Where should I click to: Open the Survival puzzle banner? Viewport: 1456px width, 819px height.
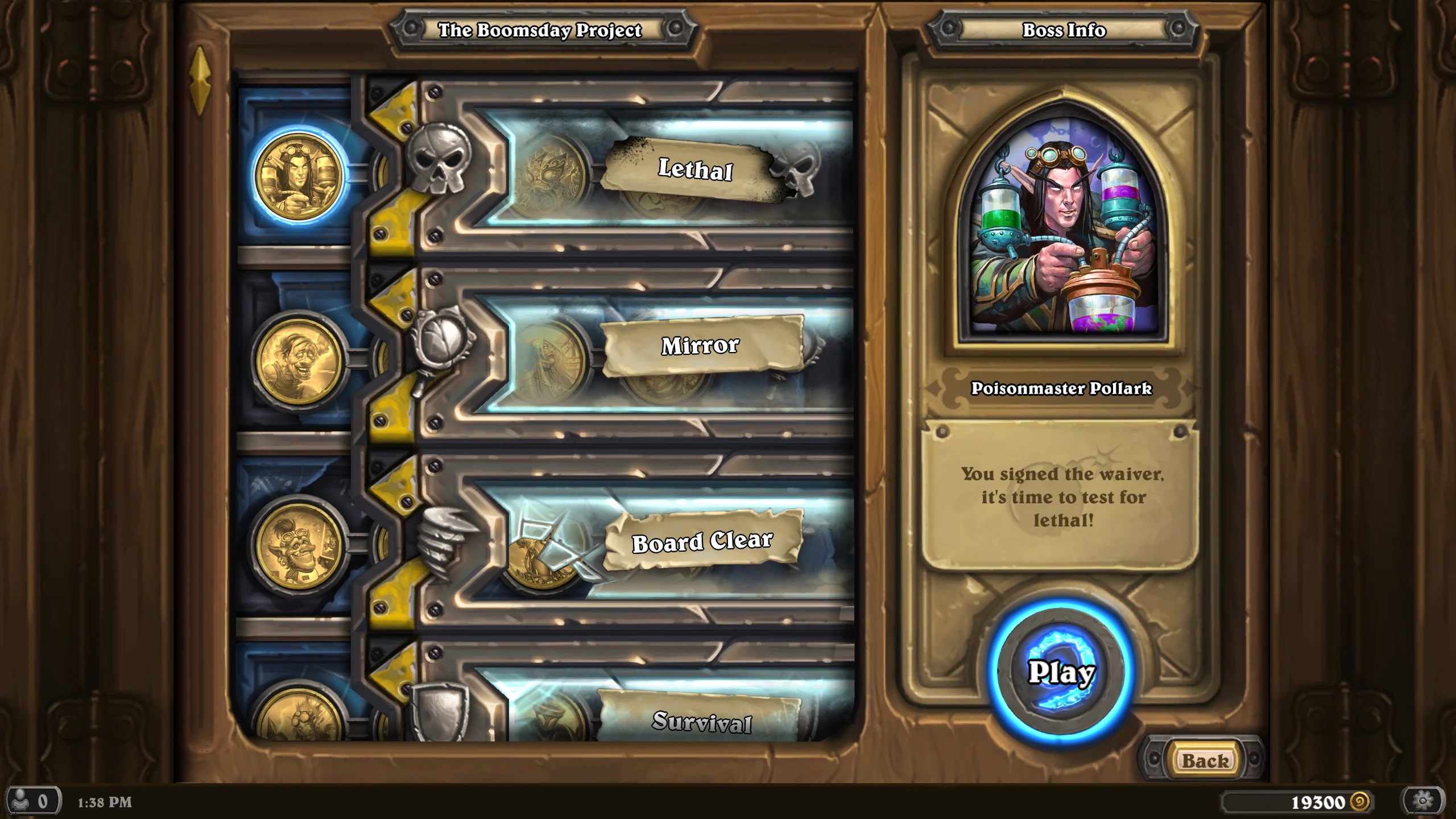[x=704, y=723]
